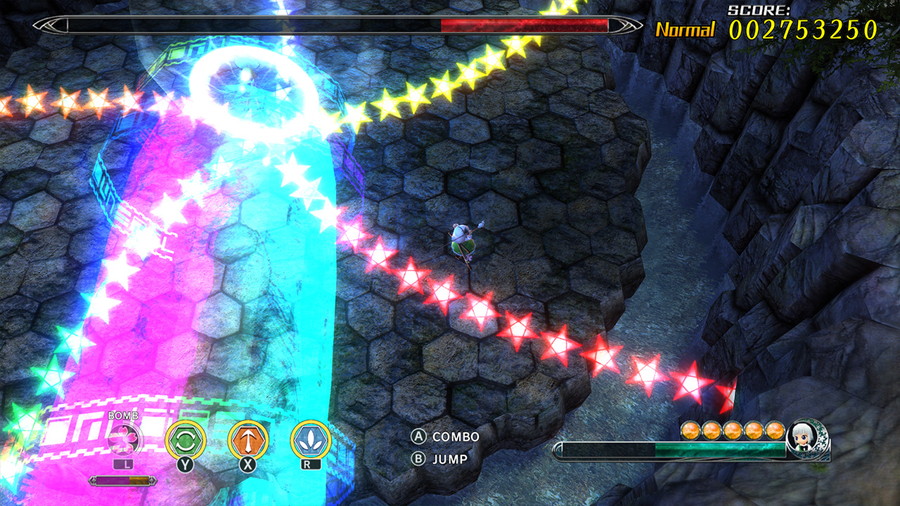The height and width of the screenshot is (506, 900).
Task: Trigger the orange upward arrow skill
Action: click(x=247, y=438)
